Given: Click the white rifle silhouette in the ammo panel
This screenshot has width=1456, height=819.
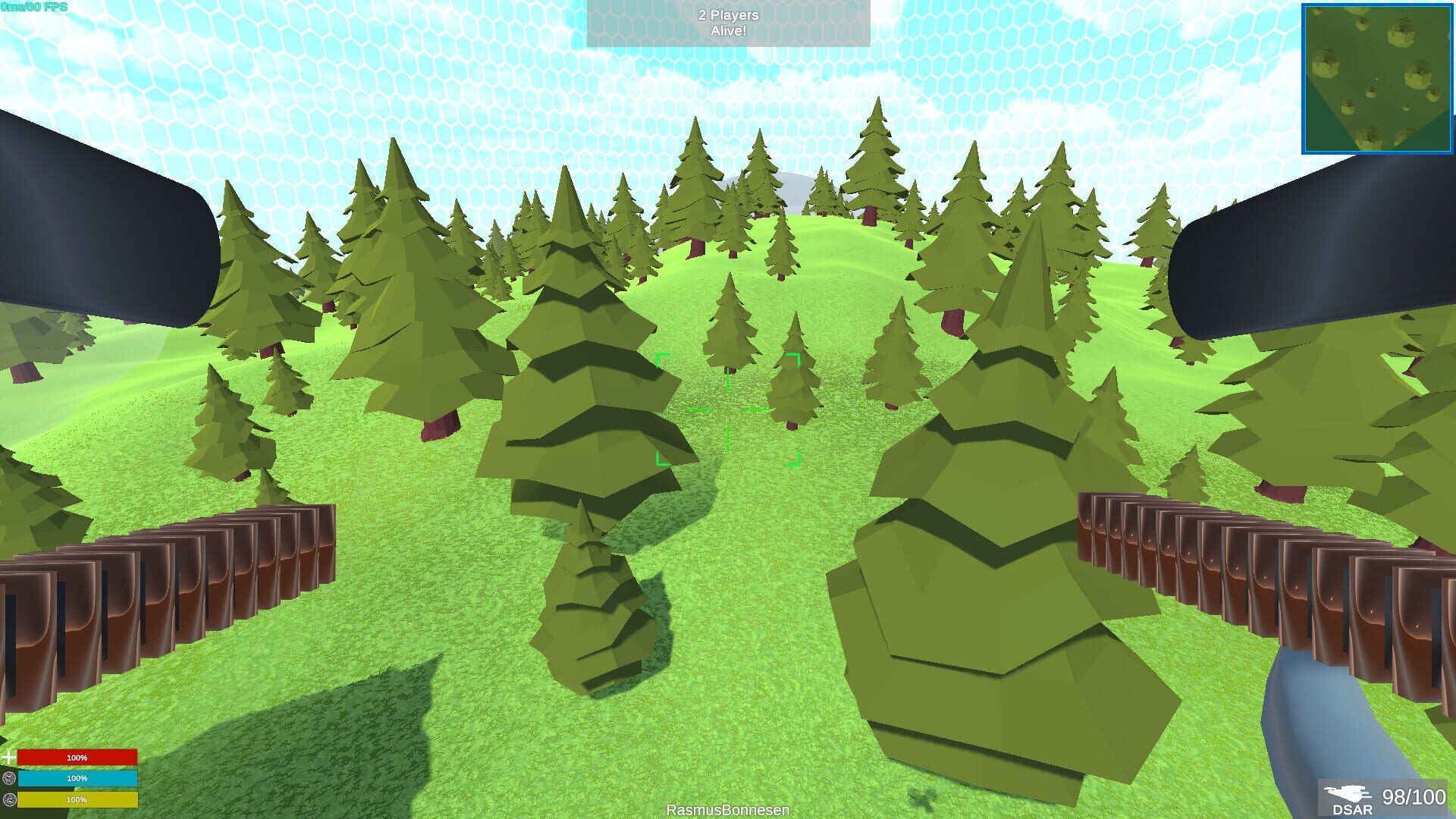Looking at the screenshot, I should coord(1348,792).
